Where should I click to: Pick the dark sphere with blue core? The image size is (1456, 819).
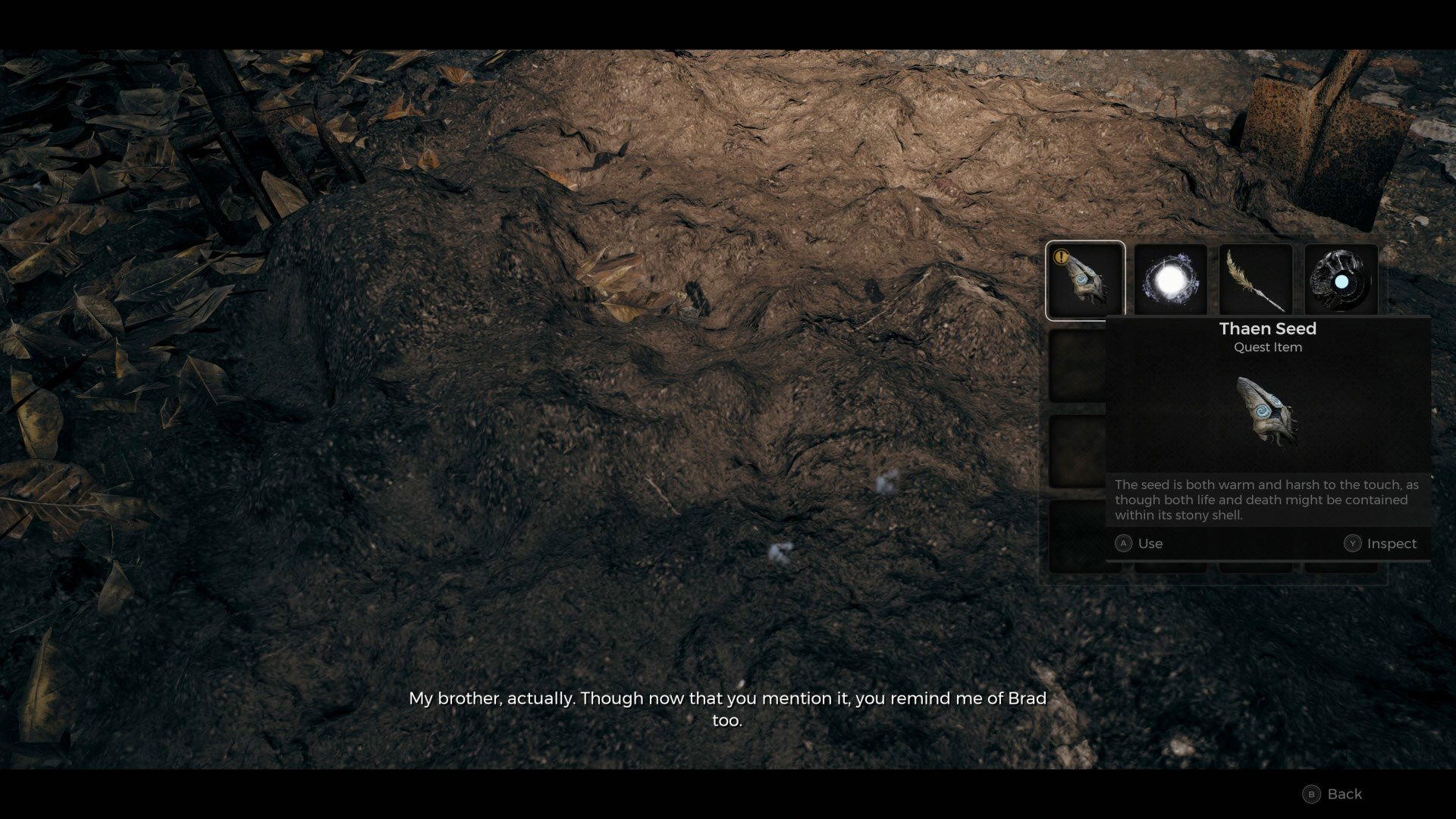pos(1341,280)
